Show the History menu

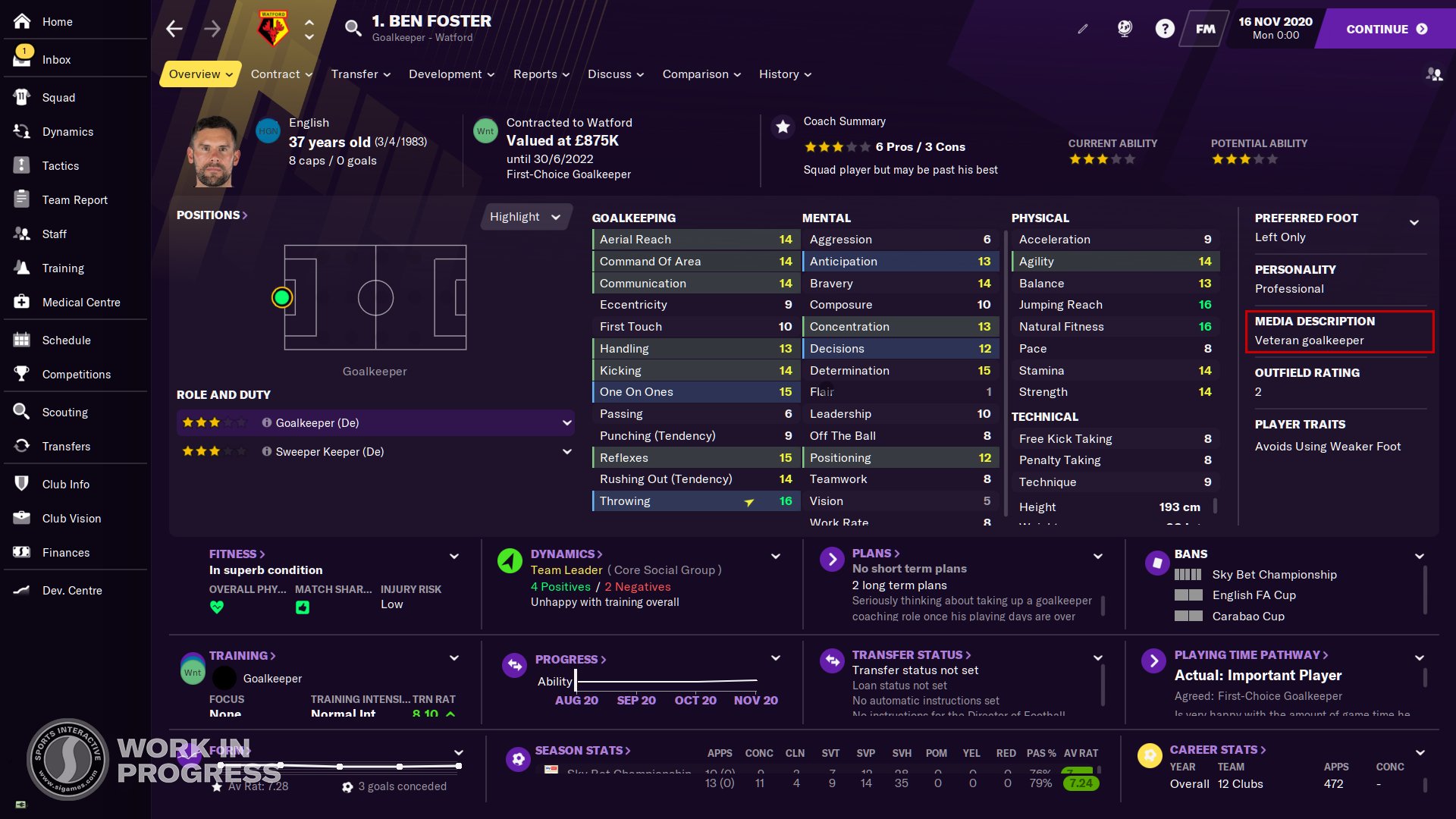[x=785, y=74]
